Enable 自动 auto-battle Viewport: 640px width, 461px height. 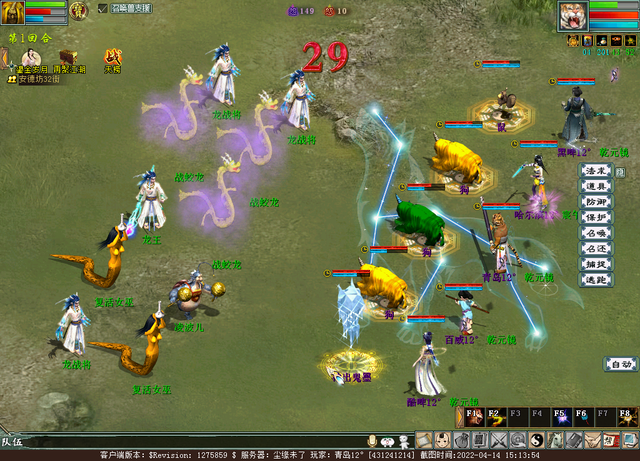(620, 364)
